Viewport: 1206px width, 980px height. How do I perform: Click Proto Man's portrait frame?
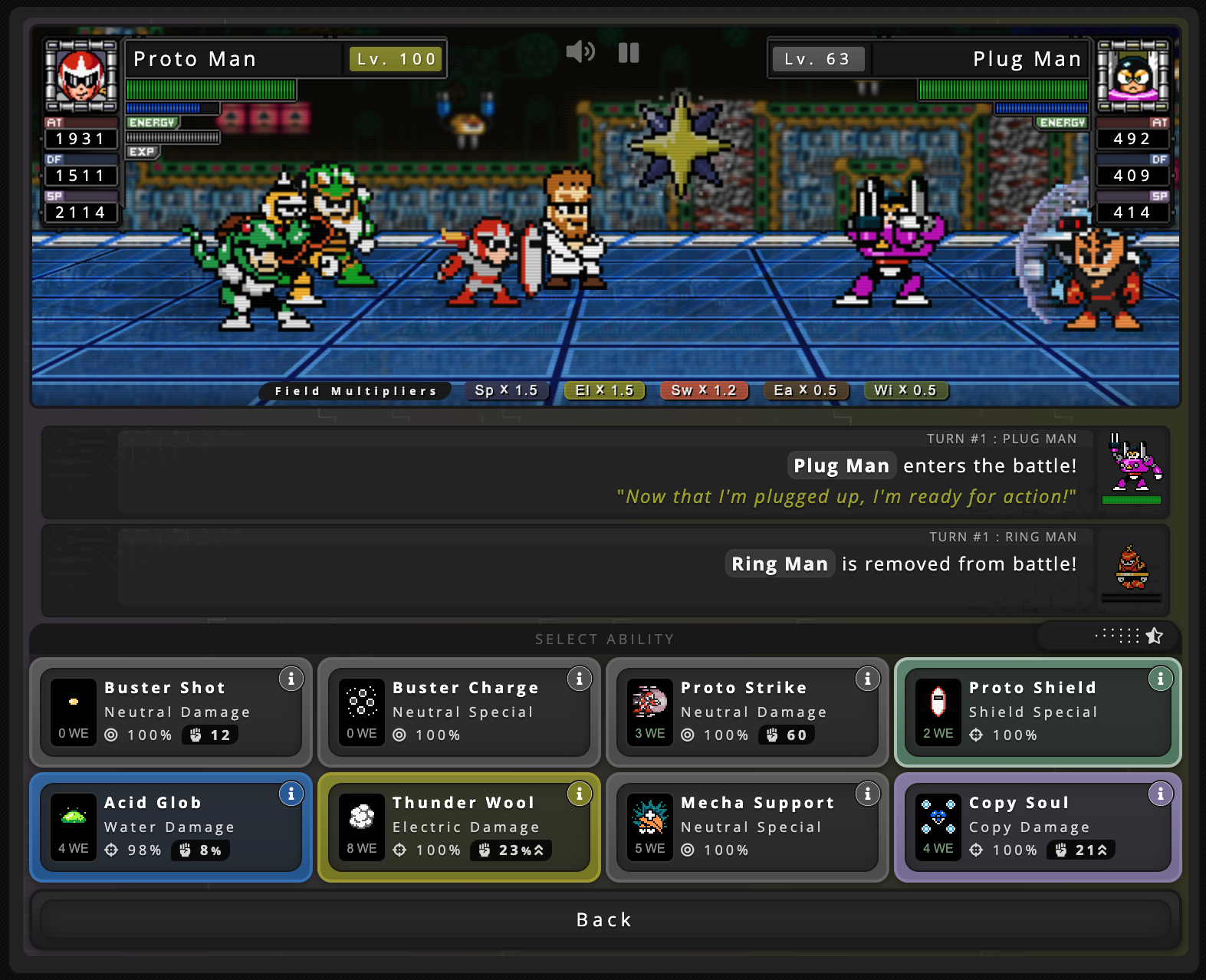click(81, 77)
